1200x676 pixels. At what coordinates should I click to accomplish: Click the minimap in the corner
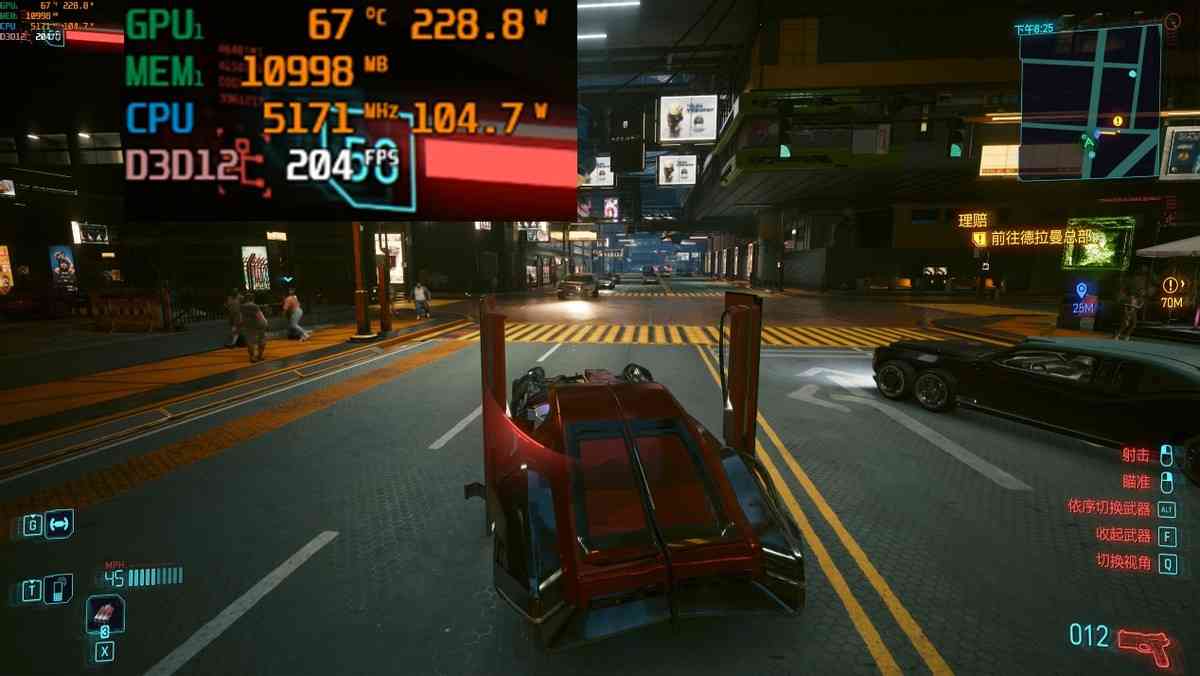pos(1089,101)
